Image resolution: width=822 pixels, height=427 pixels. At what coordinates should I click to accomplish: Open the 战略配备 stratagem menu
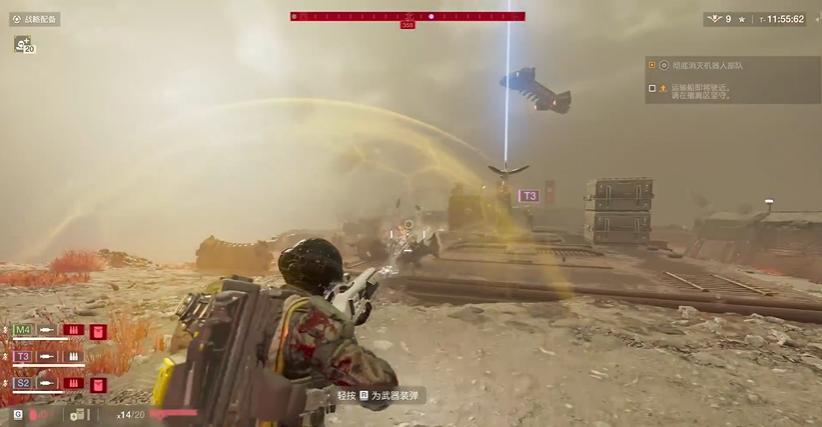pos(35,19)
